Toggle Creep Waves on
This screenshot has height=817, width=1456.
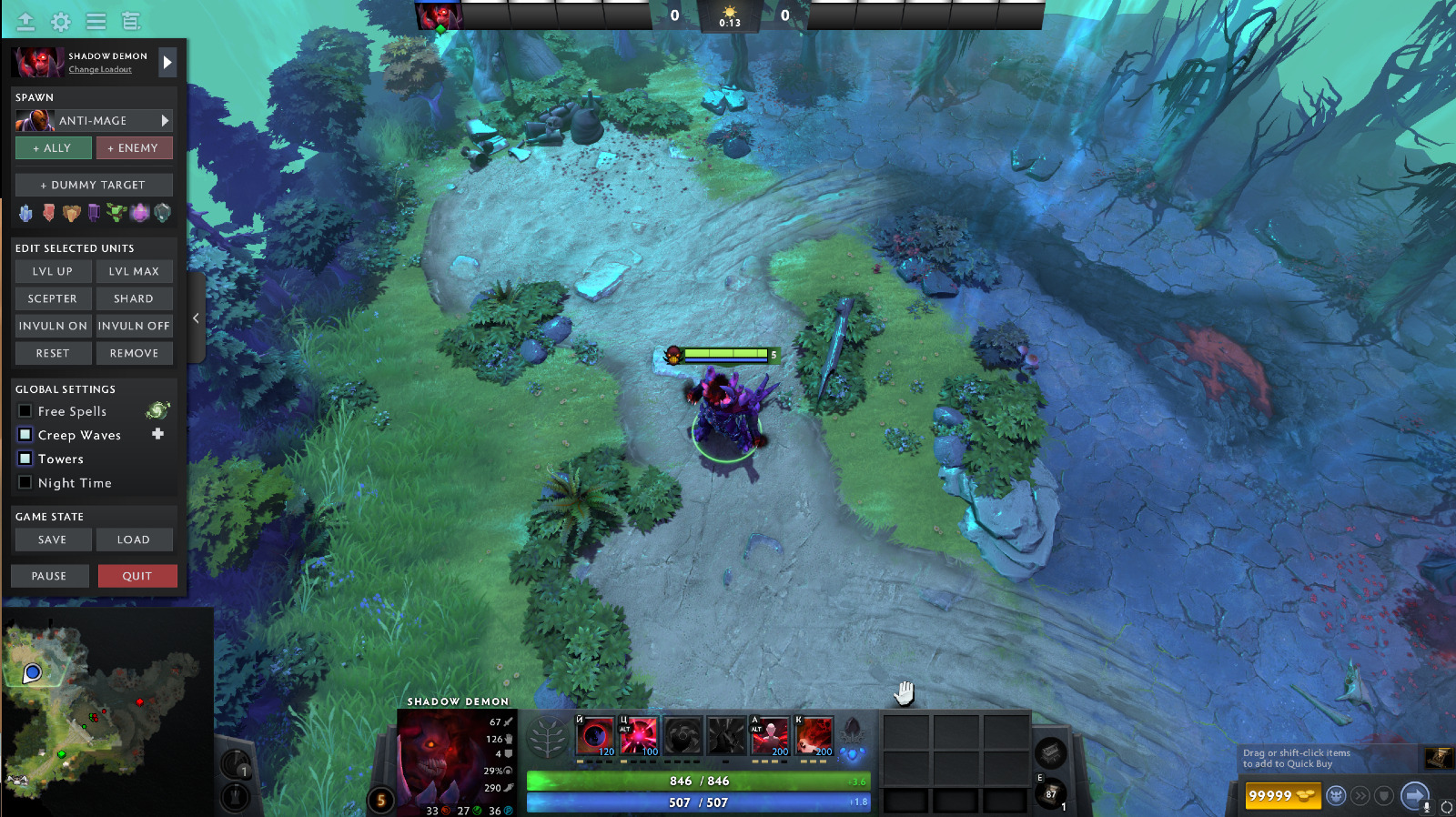[25, 435]
